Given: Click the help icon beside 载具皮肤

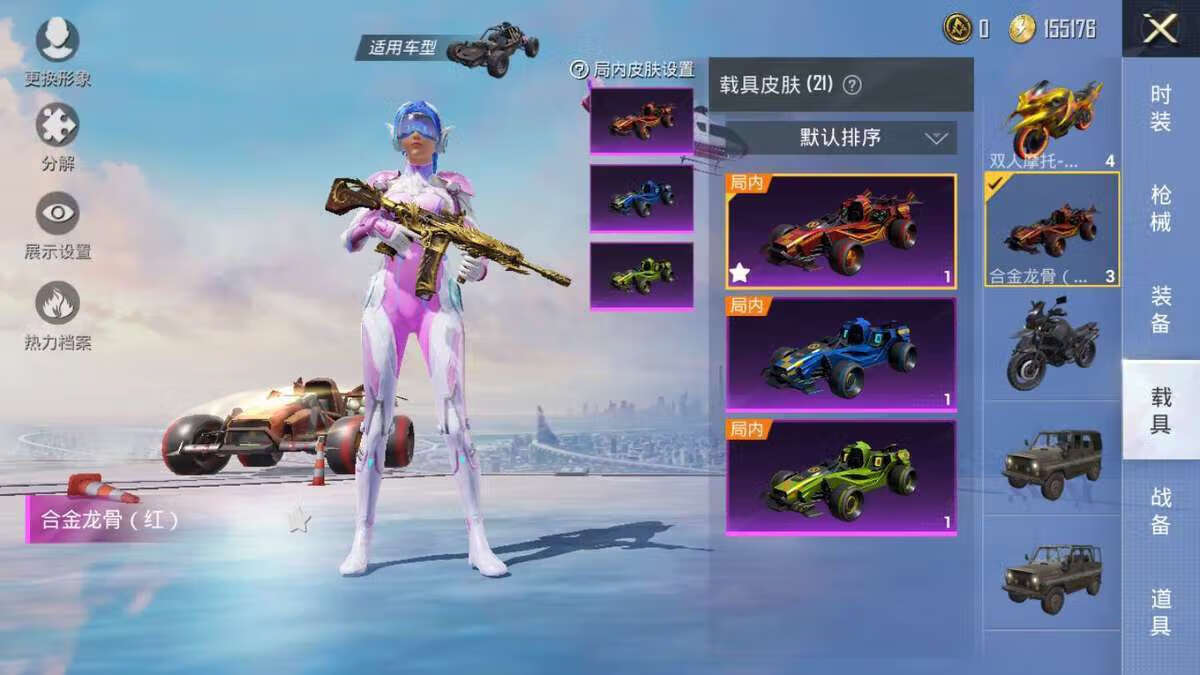Looking at the screenshot, I should (x=852, y=85).
